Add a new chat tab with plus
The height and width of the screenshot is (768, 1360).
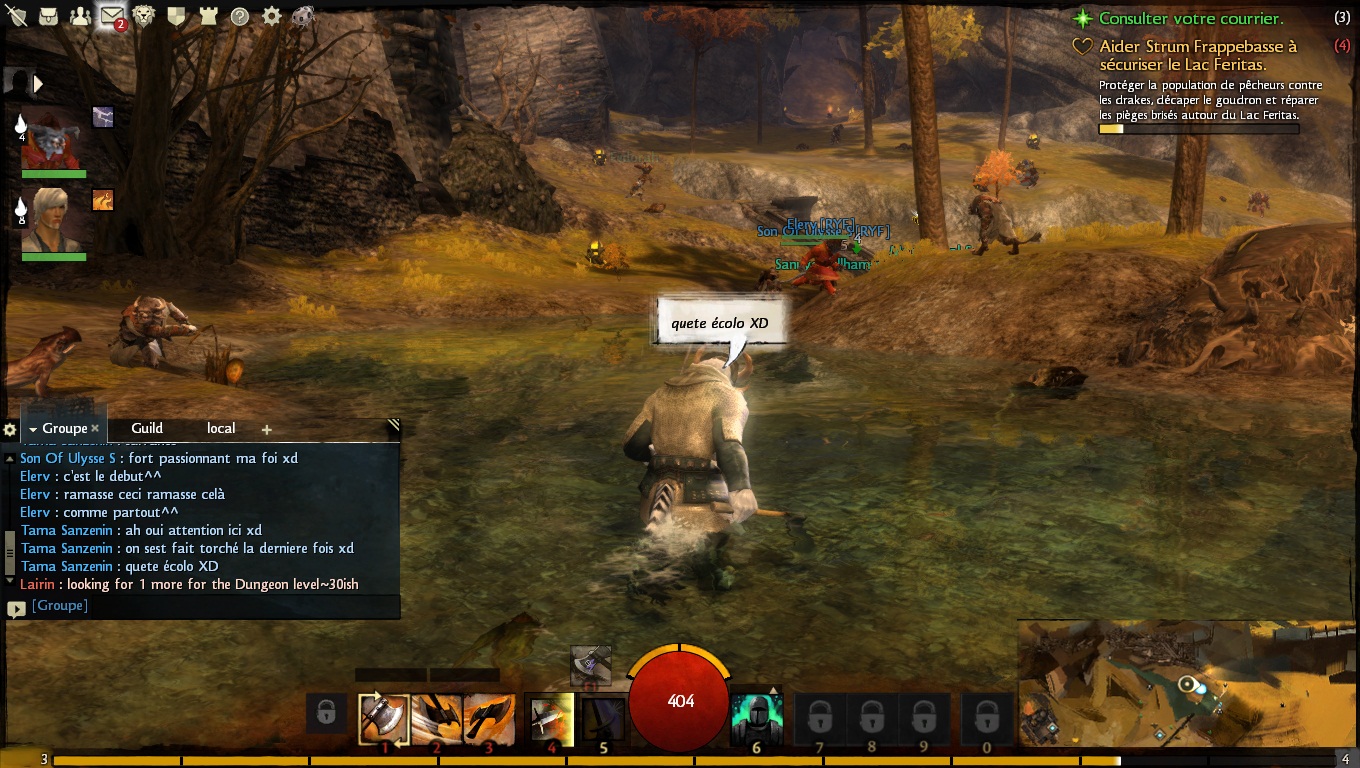pos(267,429)
